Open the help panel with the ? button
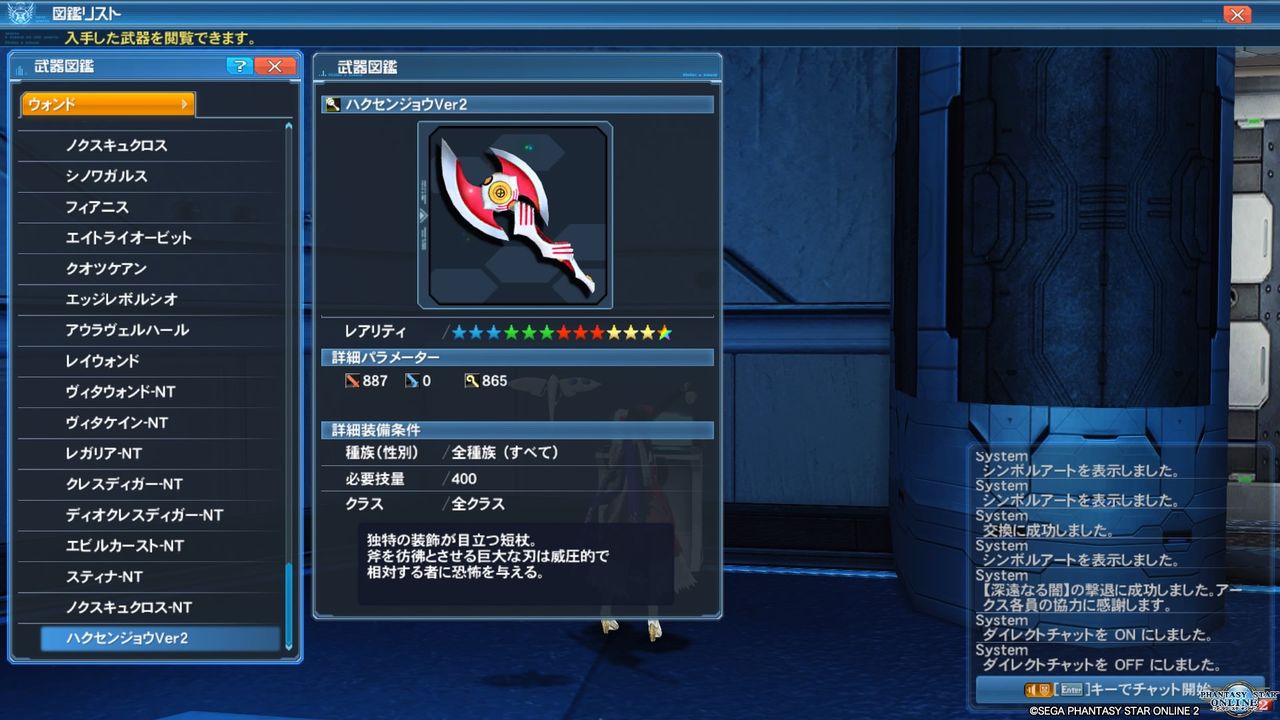 [238, 66]
